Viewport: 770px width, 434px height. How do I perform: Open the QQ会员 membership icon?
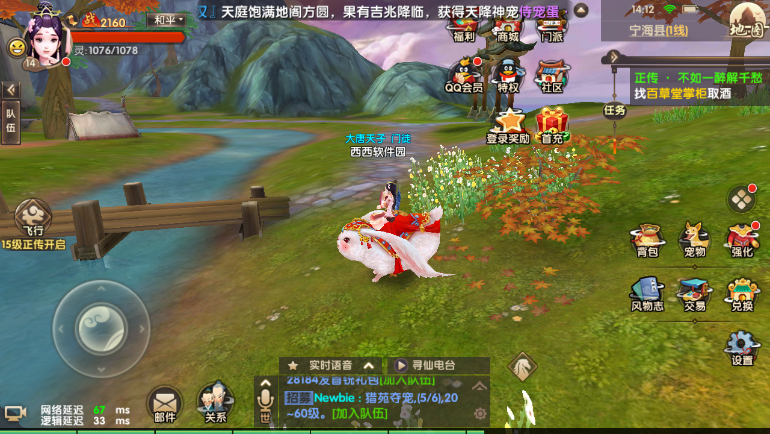[464, 75]
